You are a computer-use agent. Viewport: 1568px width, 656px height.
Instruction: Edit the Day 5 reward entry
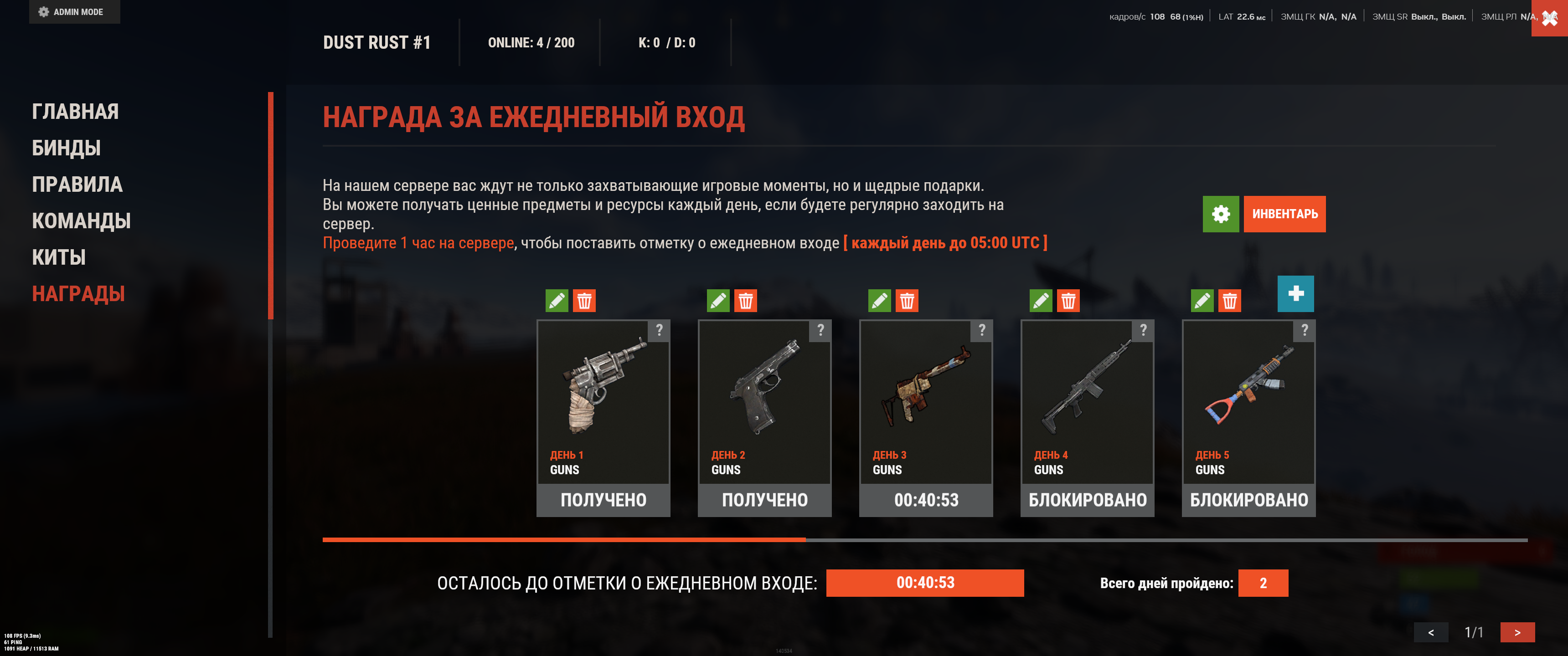coord(1202,301)
